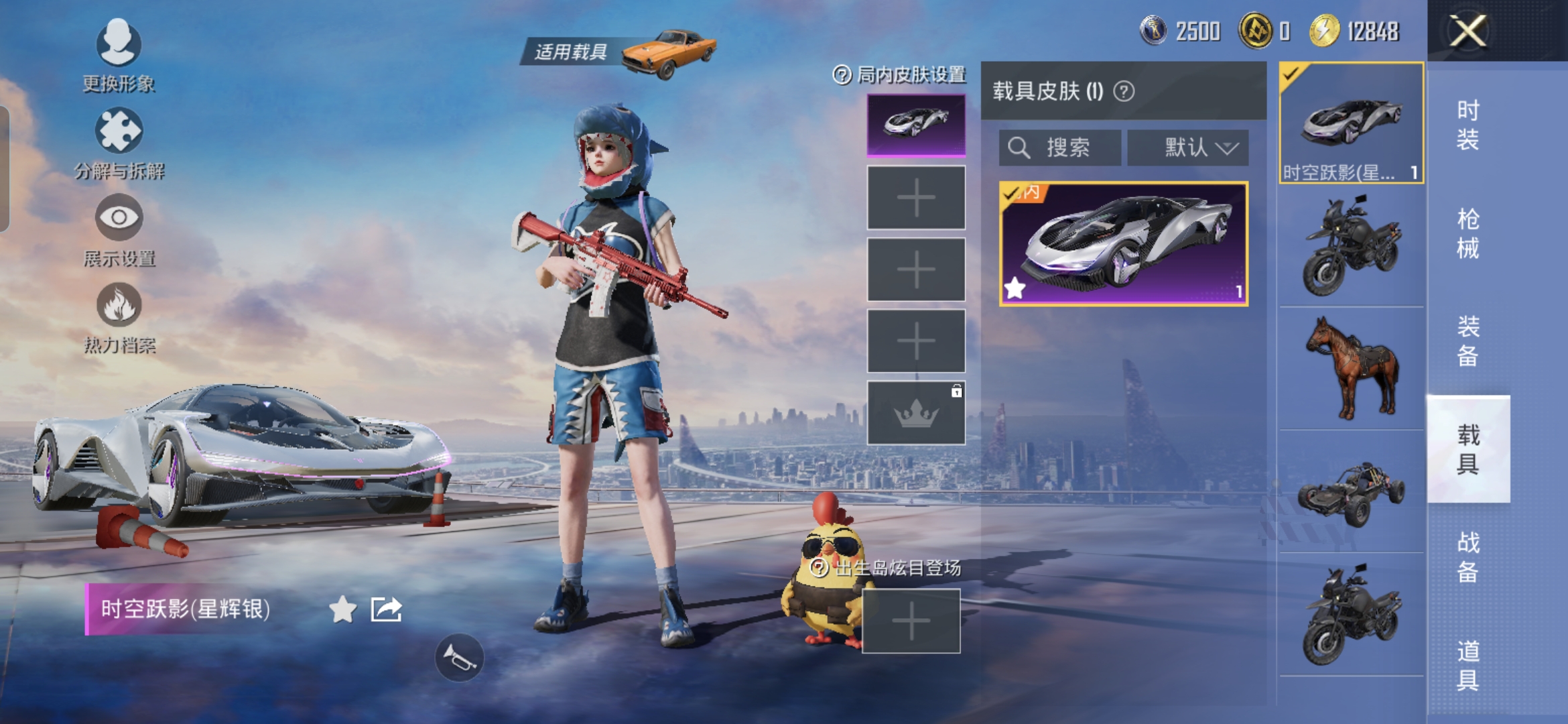Select the silver supercar skin card

[1123, 244]
